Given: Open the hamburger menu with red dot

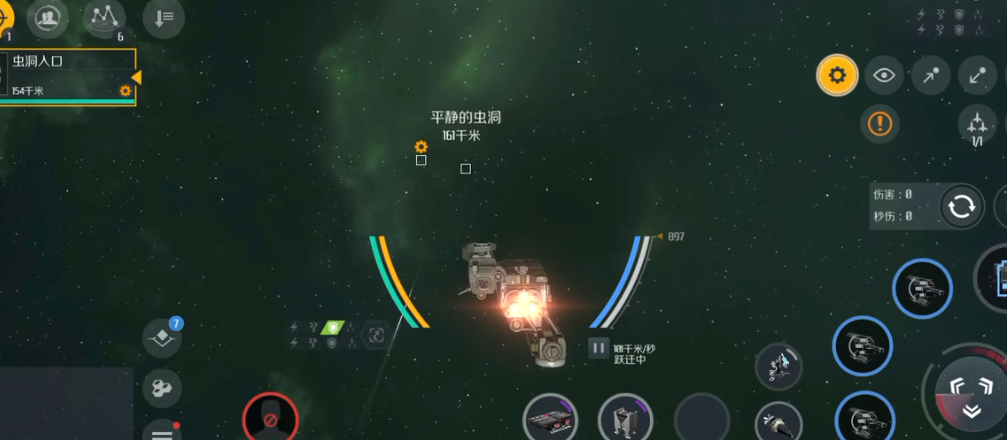Looking at the screenshot, I should coord(162,432).
